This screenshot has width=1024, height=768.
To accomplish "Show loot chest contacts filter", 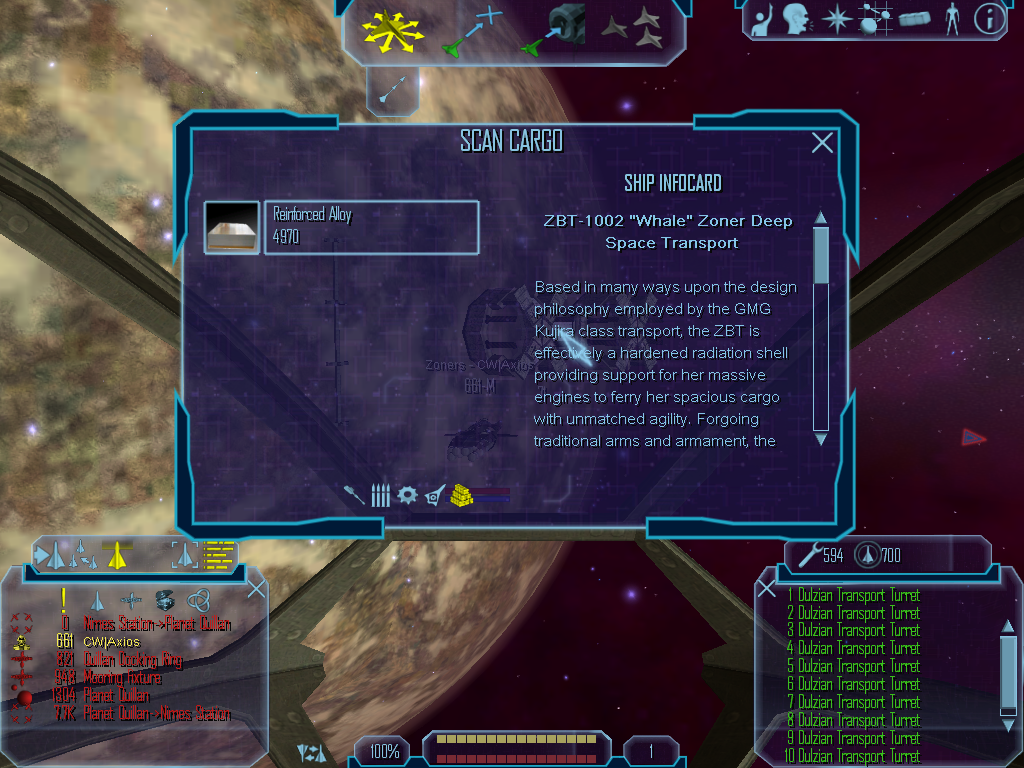I will point(165,599).
